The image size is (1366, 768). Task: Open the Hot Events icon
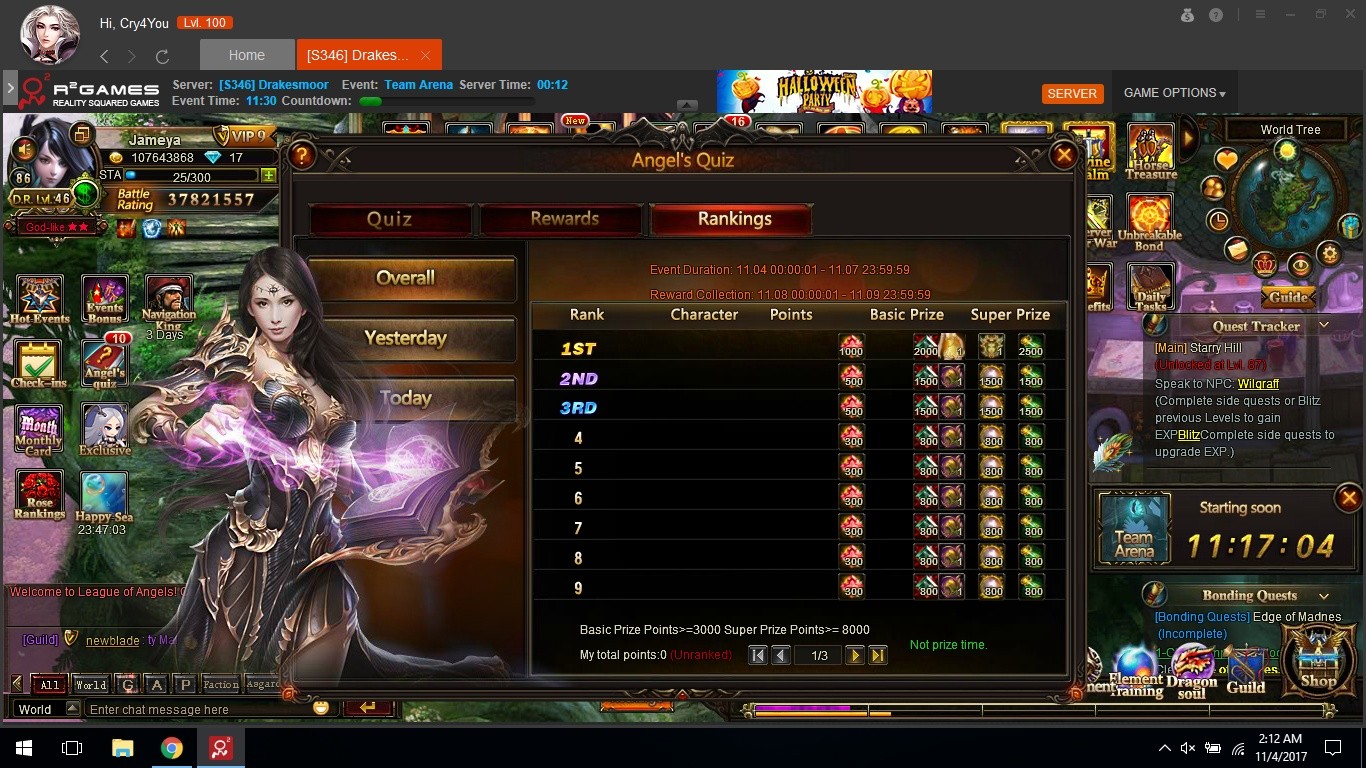[x=40, y=299]
